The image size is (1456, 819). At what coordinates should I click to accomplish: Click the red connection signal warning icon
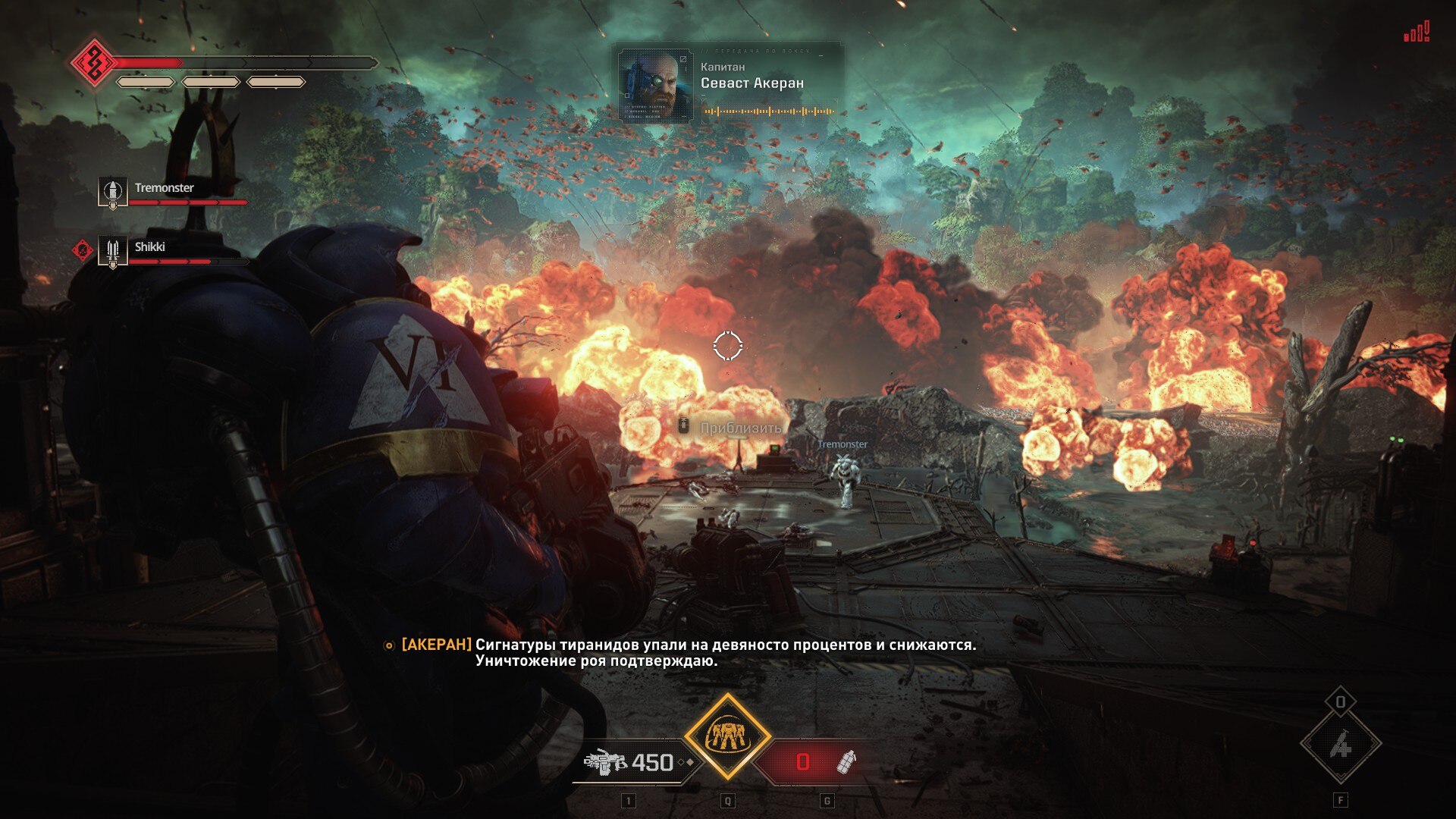[1416, 33]
